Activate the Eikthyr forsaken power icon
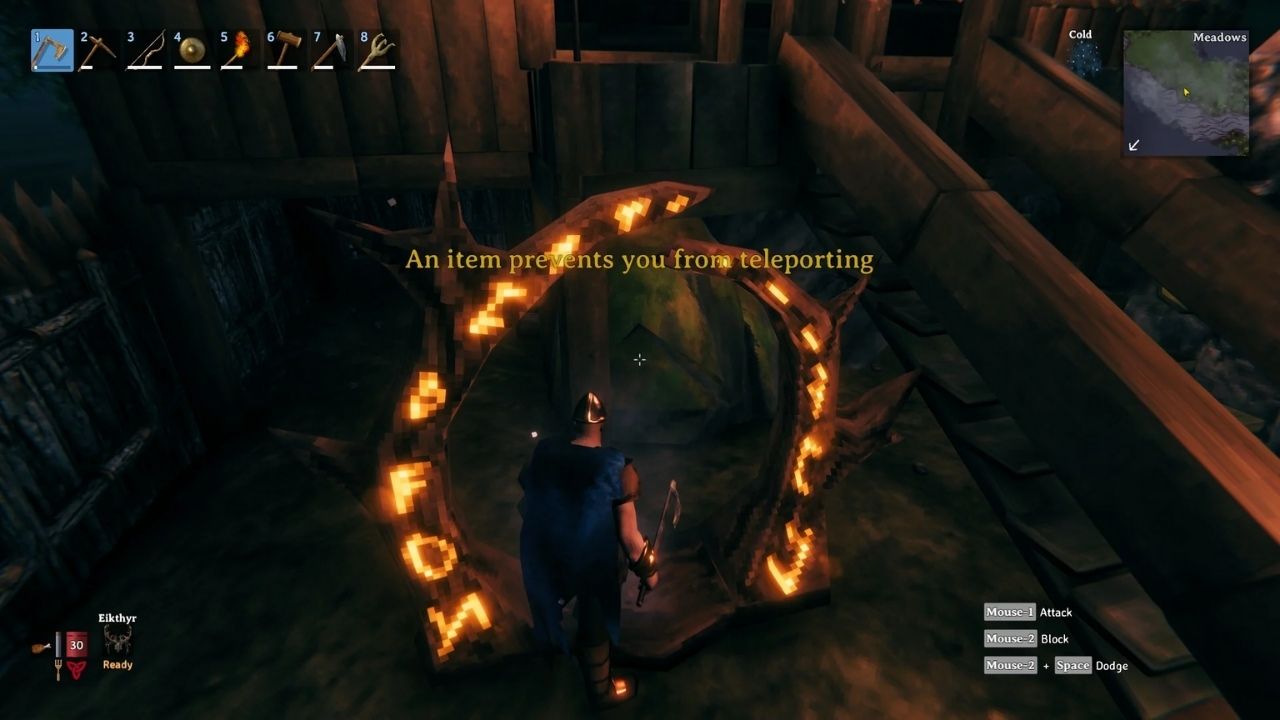 [118, 640]
